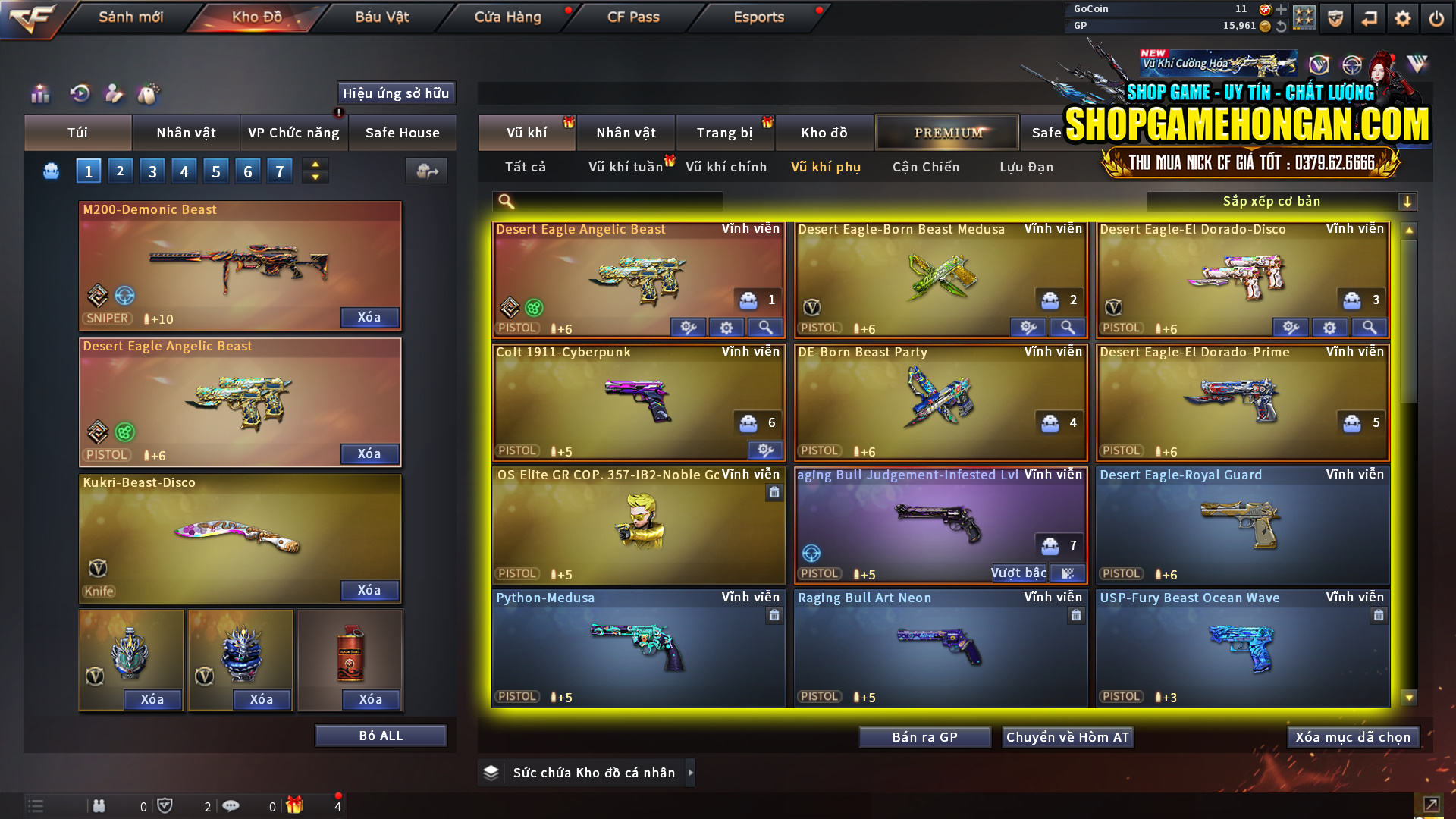Click the magnifier icon on Desert Eagle-Born Beast Medusa
The width and height of the screenshot is (1456, 819).
(1068, 327)
